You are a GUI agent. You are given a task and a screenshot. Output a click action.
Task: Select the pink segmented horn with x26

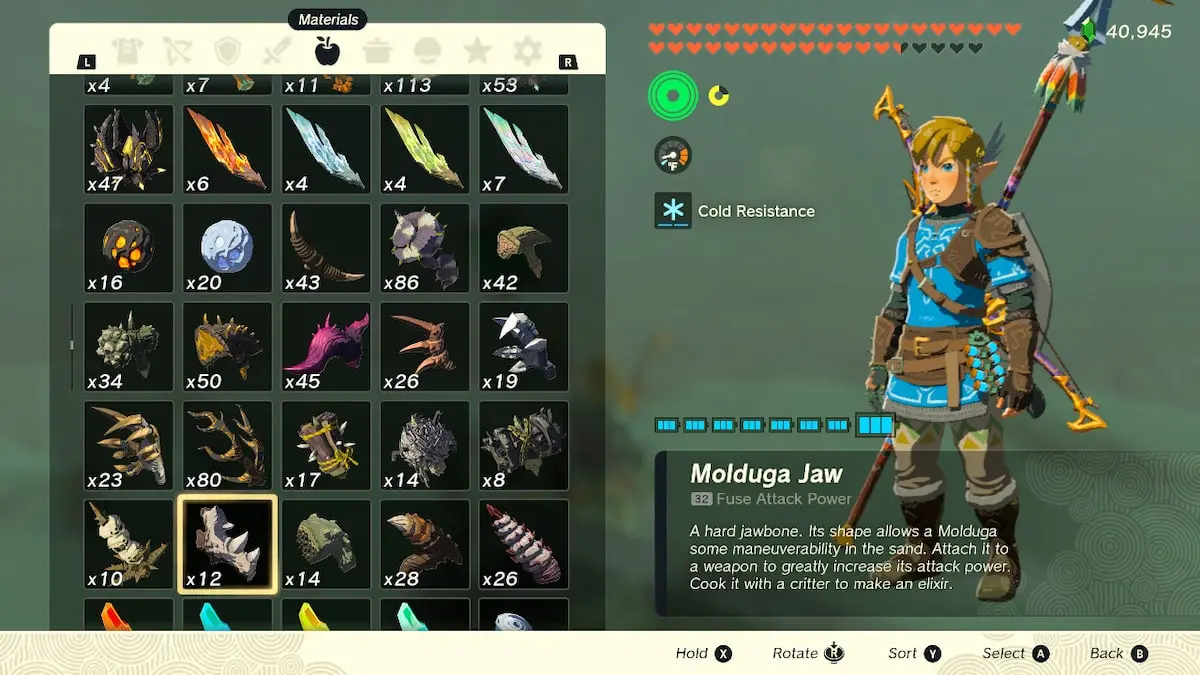(x=524, y=544)
